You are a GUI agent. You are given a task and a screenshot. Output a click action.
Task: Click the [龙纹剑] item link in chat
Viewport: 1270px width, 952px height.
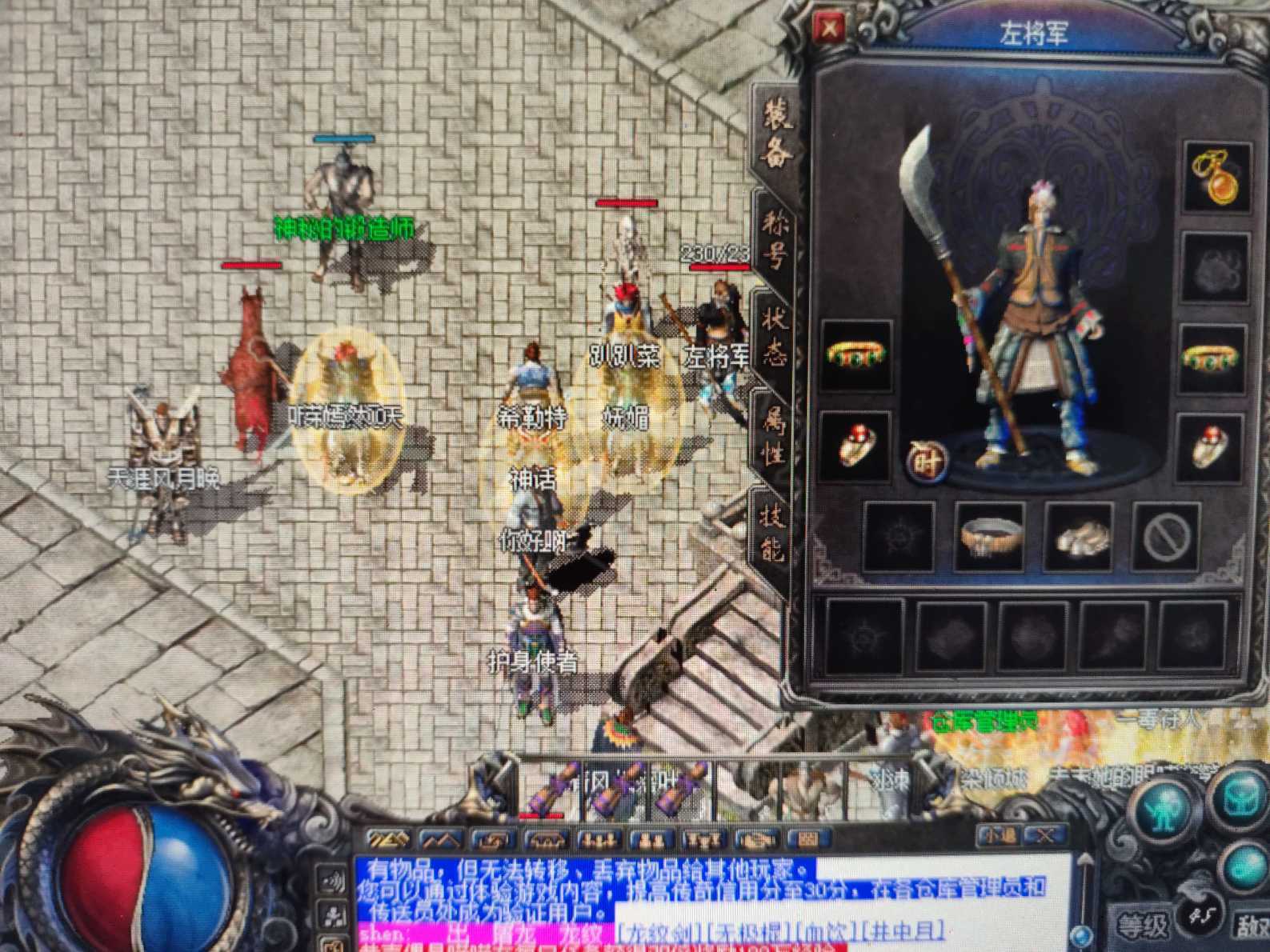[x=654, y=933]
